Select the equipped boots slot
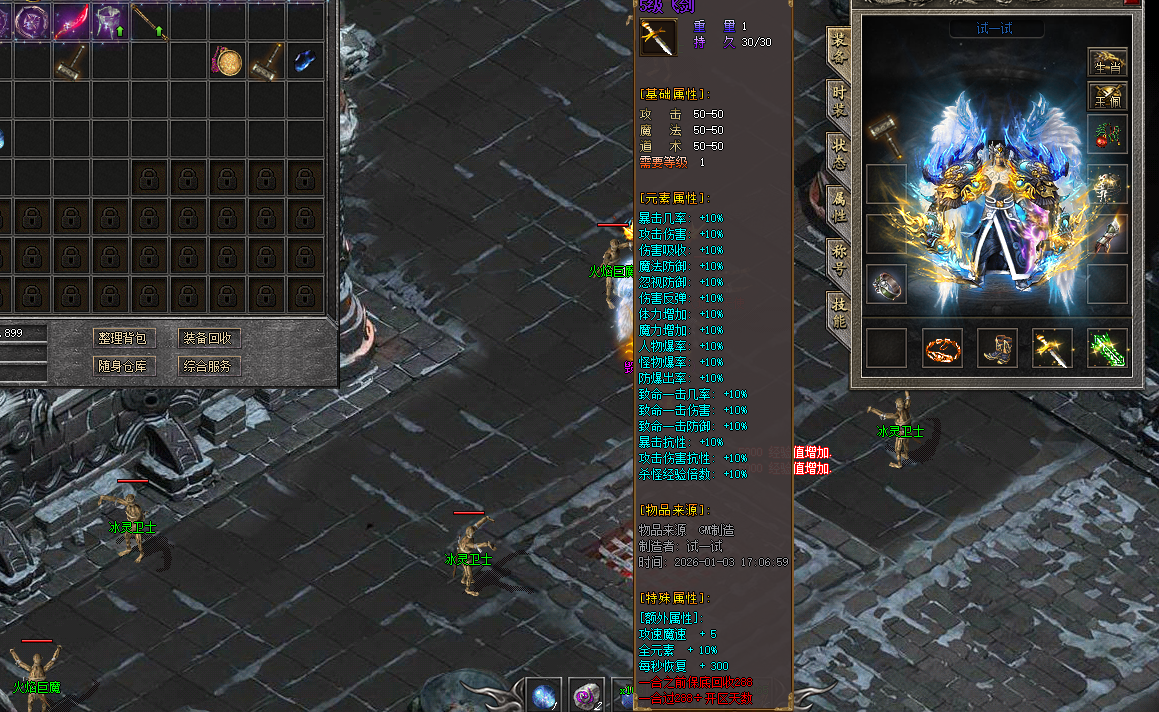The image size is (1159, 712). click(x=997, y=348)
